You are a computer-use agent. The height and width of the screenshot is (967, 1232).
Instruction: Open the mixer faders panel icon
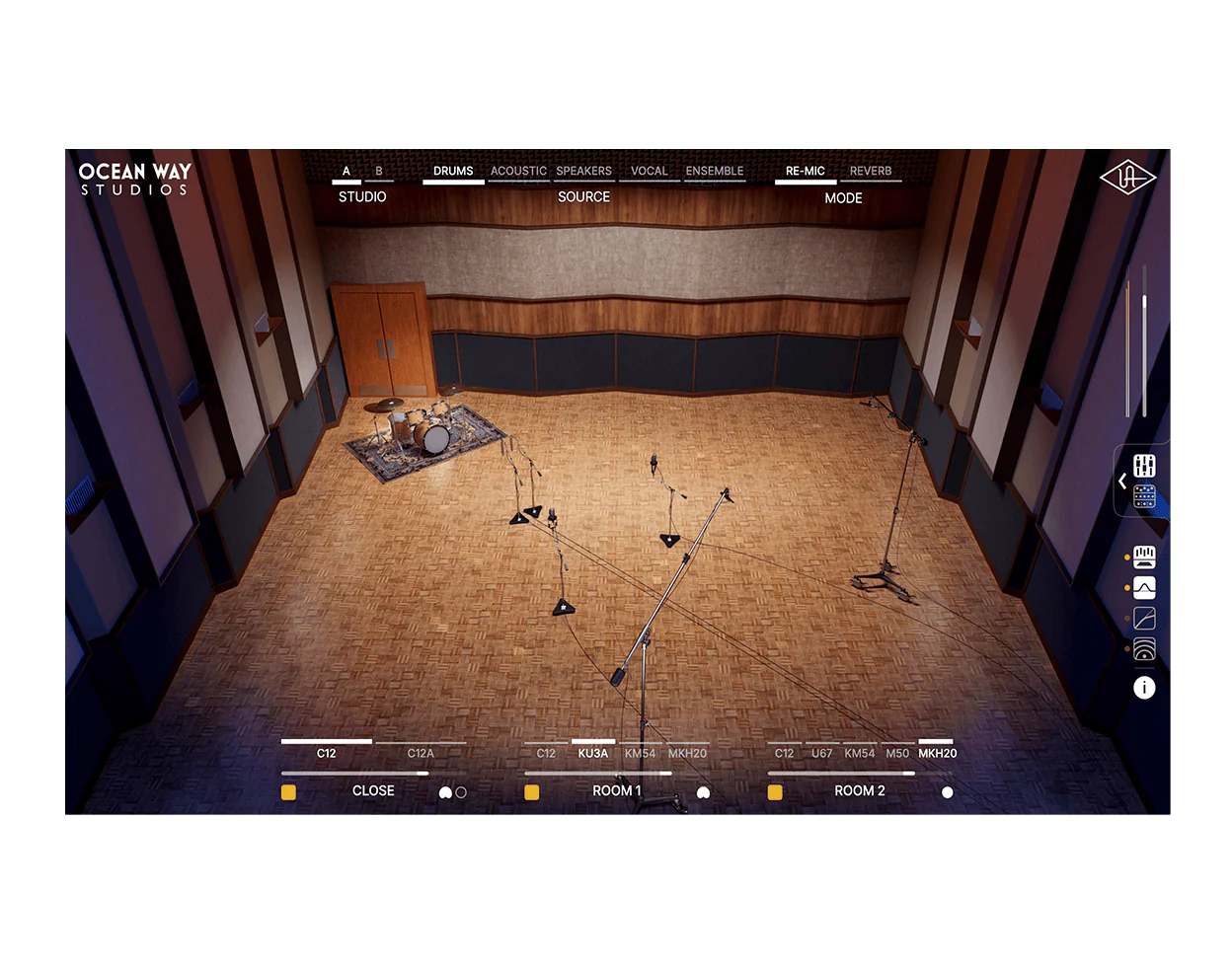pyautogui.click(x=1144, y=465)
